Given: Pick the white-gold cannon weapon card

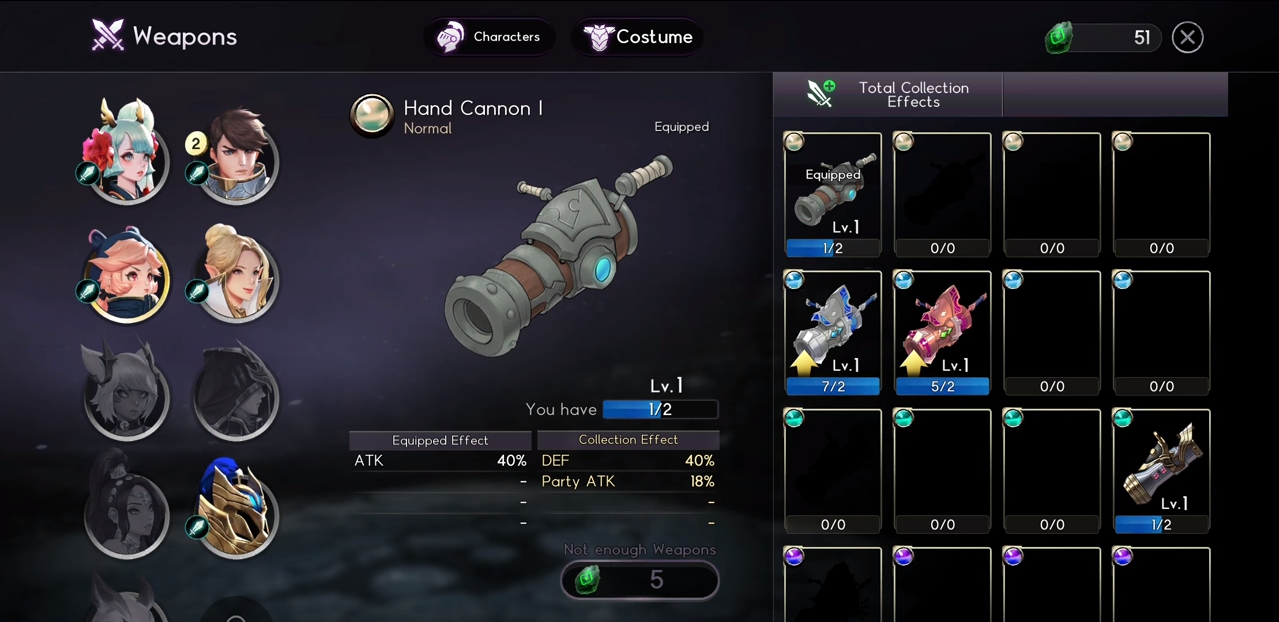Looking at the screenshot, I should pos(1161,470).
